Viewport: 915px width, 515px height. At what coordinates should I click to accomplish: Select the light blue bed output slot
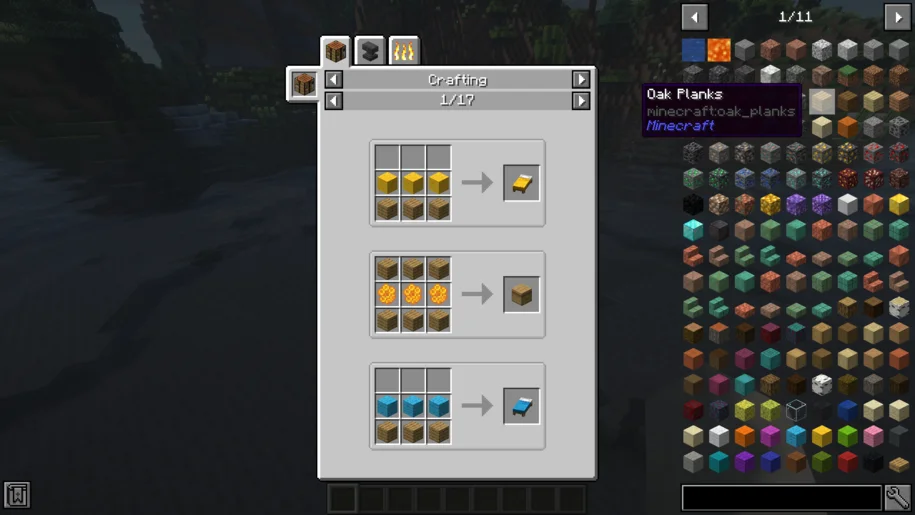[x=521, y=407]
